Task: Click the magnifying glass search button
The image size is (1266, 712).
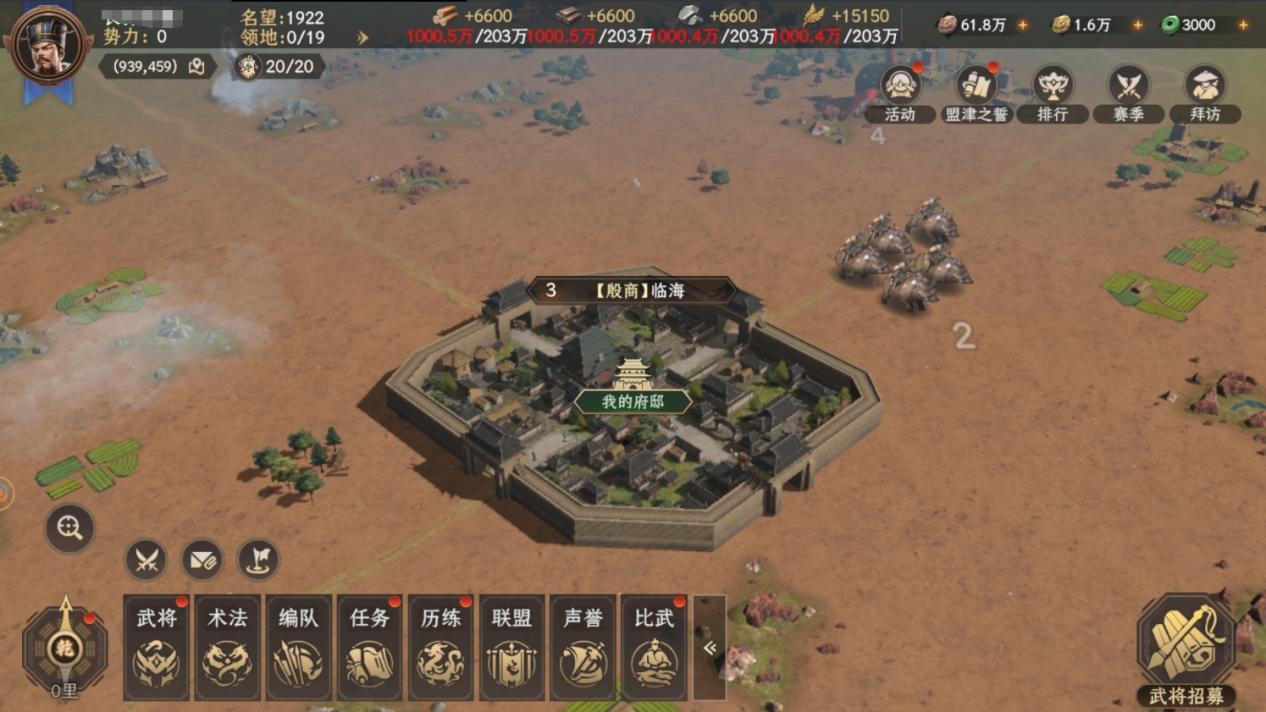Action: point(70,529)
